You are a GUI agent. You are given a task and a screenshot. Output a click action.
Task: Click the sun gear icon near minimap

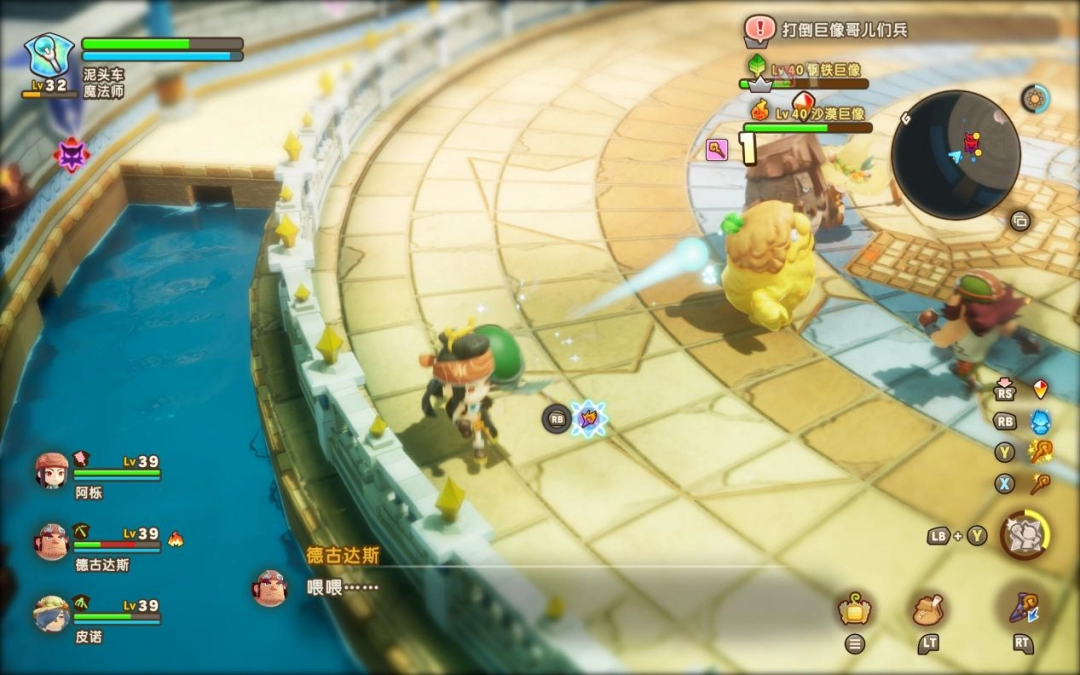[1035, 98]
